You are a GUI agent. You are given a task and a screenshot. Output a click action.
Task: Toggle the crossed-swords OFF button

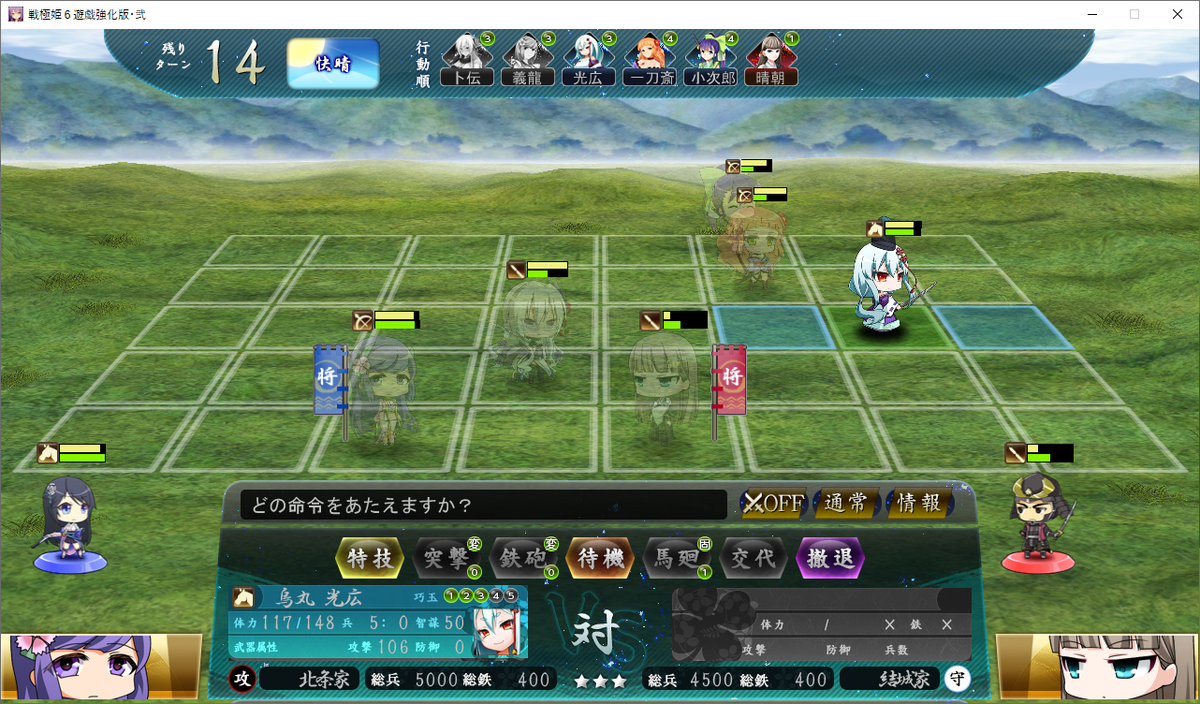pyautogui.click(x=773, y=503)
